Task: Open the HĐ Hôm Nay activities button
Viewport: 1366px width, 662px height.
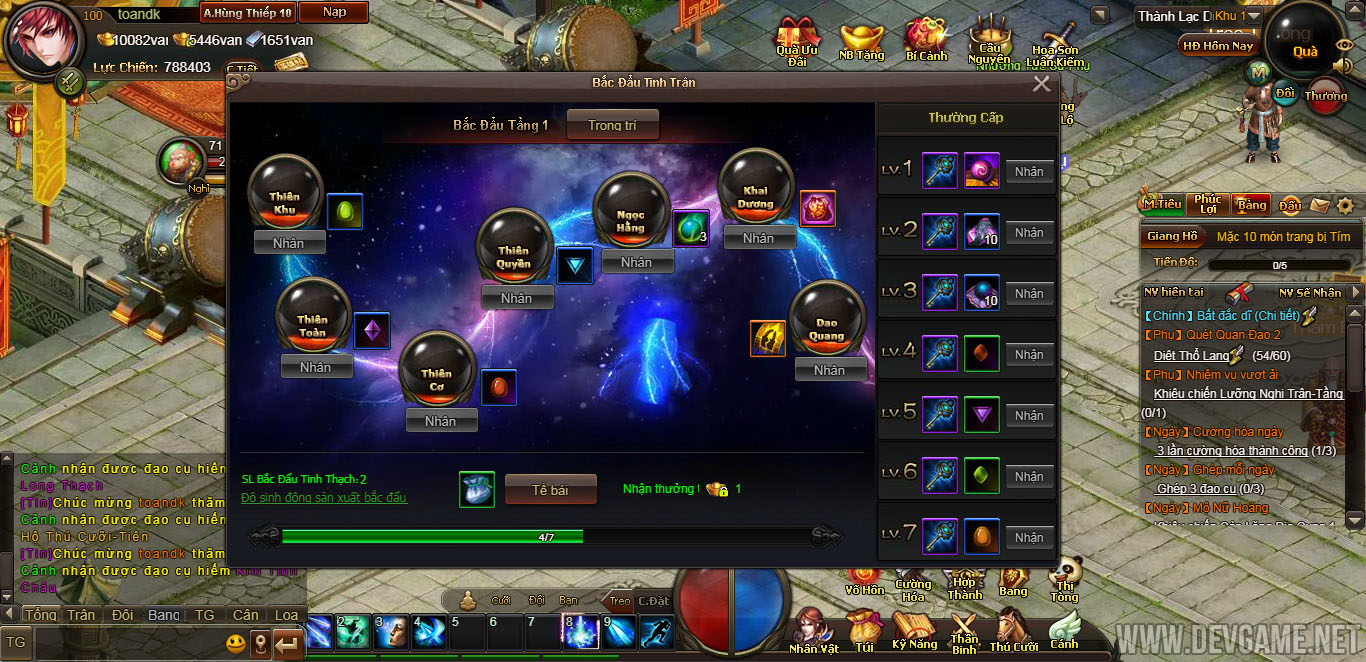Action: pos(1217,46)
